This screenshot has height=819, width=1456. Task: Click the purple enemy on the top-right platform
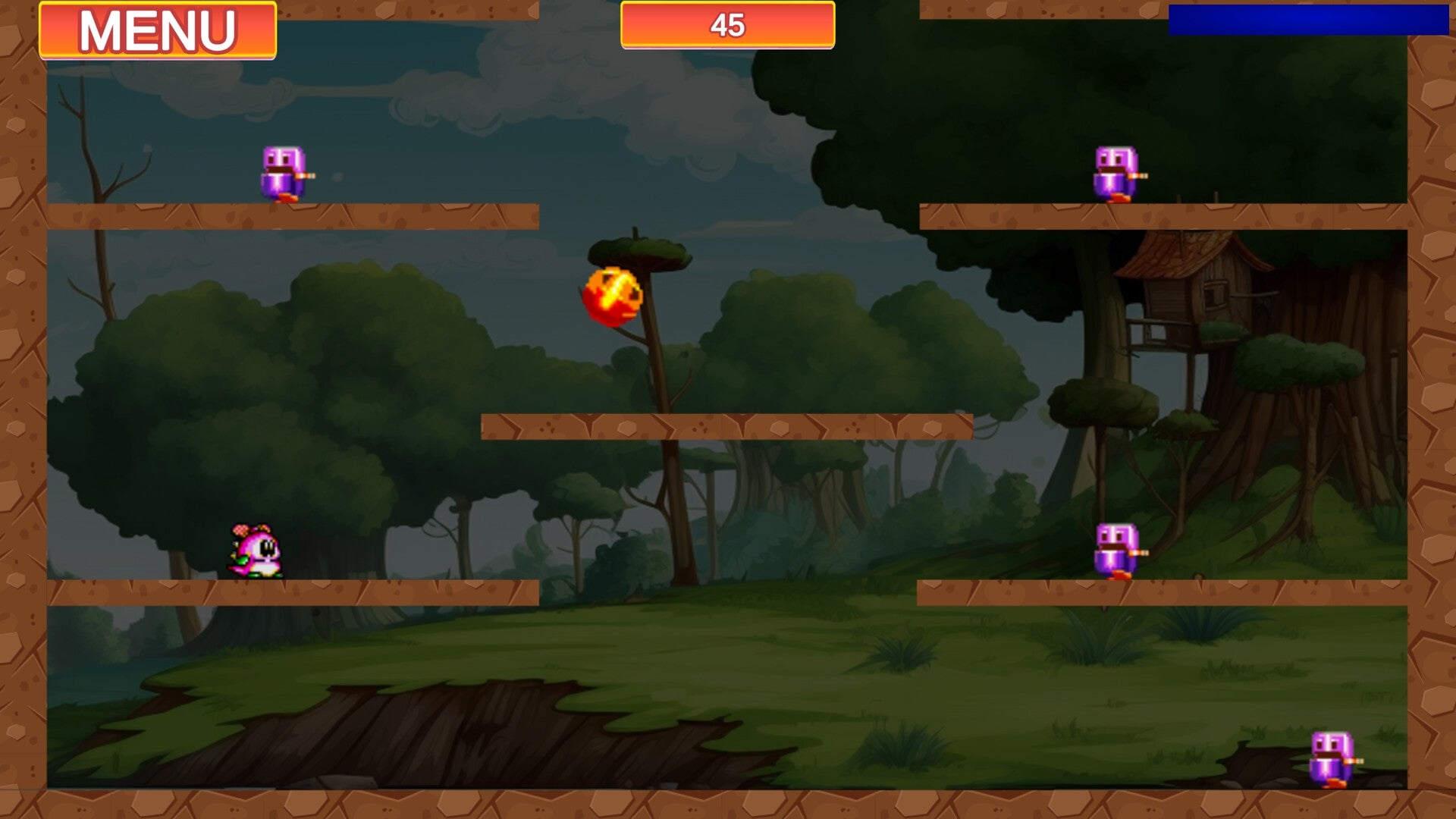click(1115, 171)
